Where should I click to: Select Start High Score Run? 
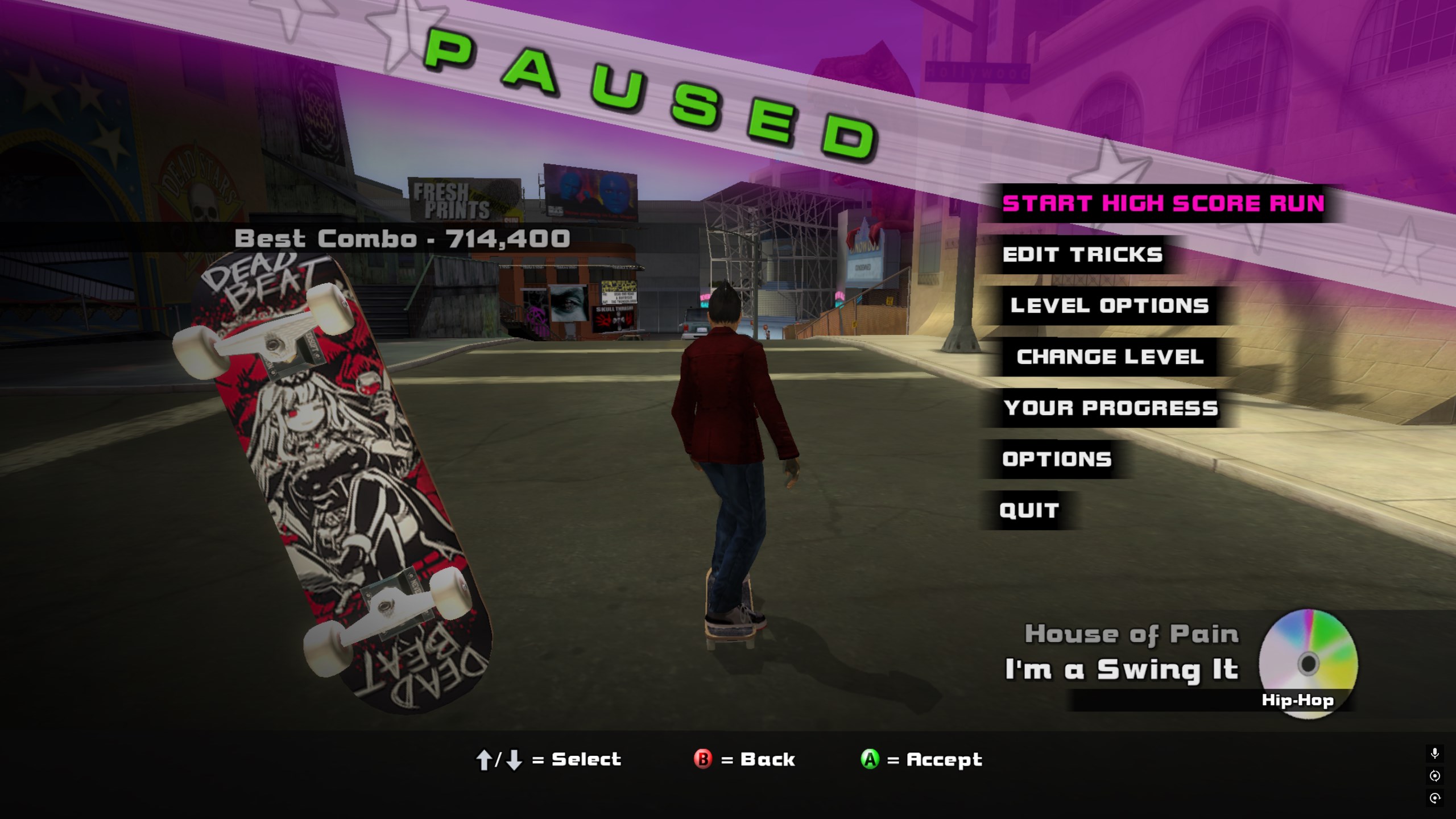1163,204
